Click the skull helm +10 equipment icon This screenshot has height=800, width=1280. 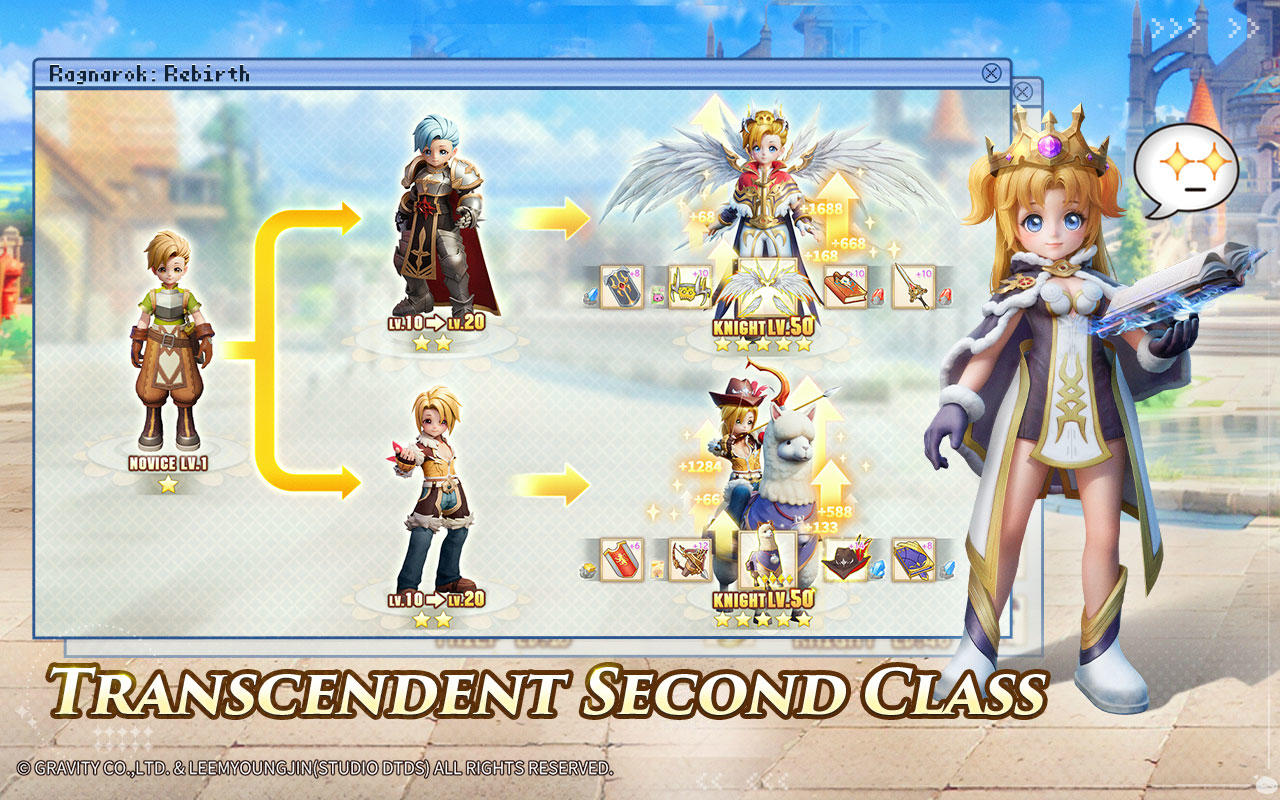(688, 288)
